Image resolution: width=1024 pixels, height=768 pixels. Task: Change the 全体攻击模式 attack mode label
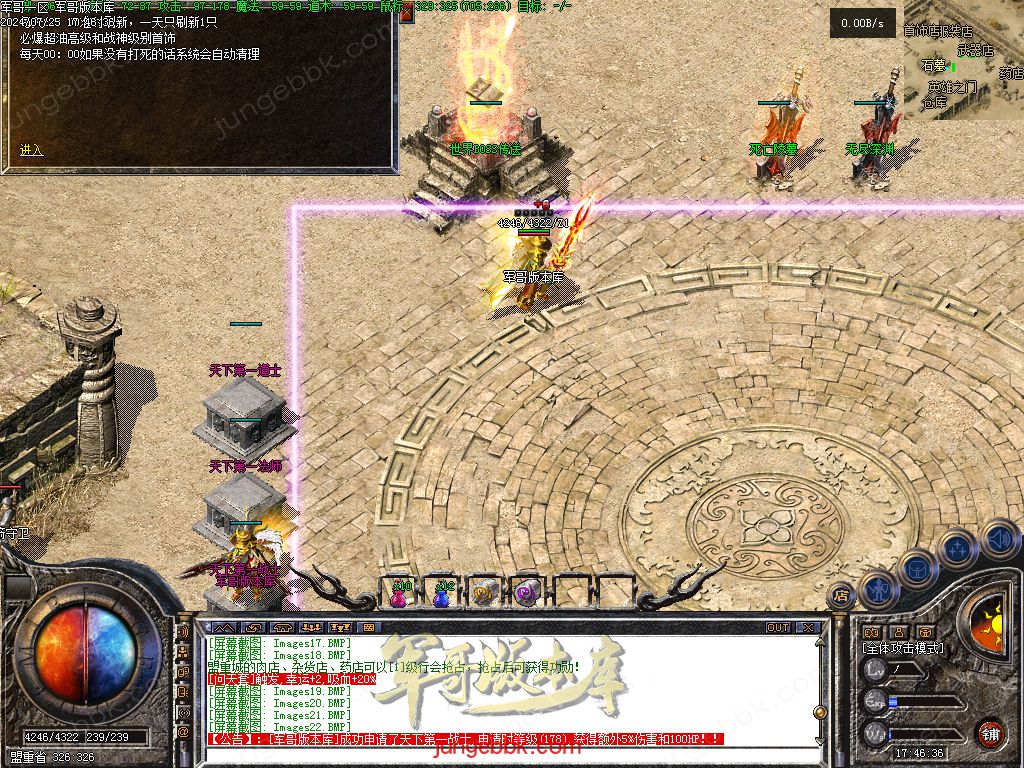902,648
